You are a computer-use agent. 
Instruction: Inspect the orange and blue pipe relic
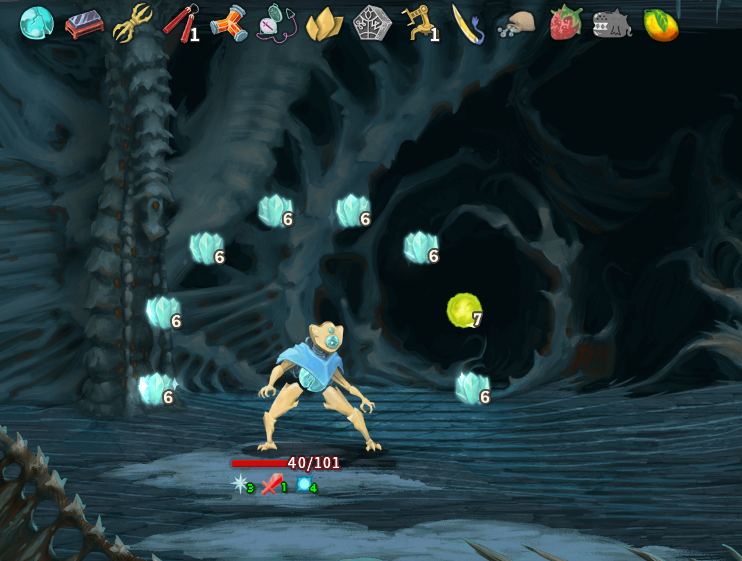pos(228,23)
